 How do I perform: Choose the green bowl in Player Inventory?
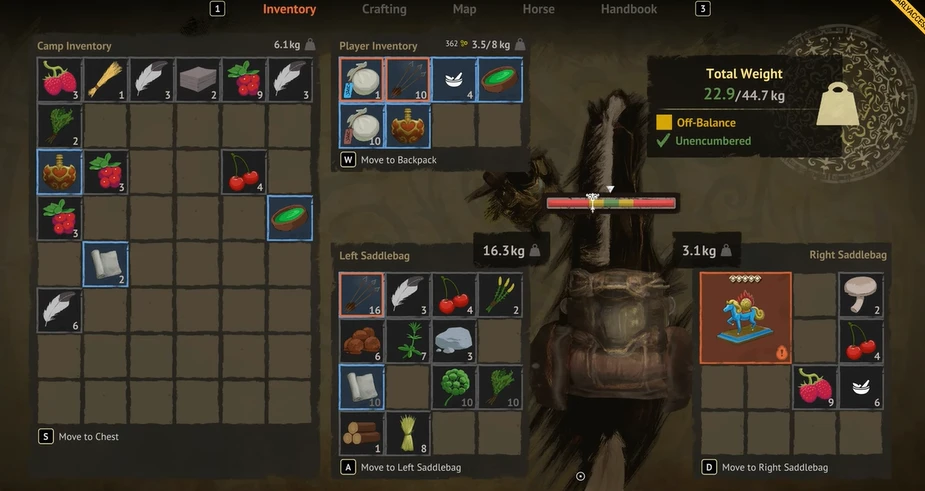[499, 80]
